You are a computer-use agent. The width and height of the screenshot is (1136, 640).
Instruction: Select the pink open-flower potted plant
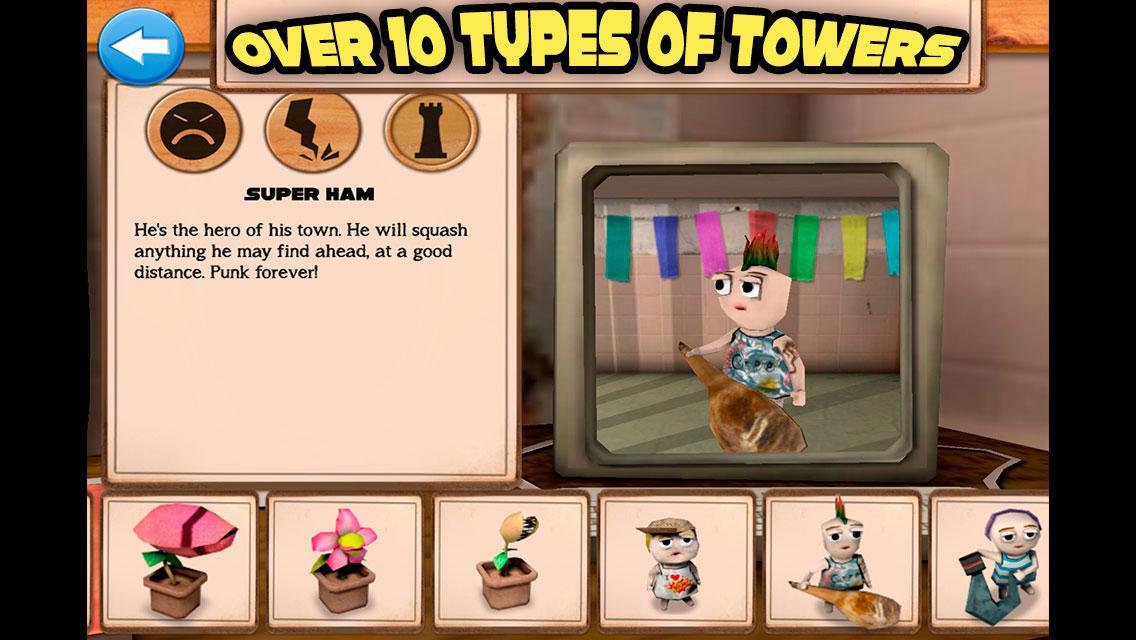click(343, 562)
